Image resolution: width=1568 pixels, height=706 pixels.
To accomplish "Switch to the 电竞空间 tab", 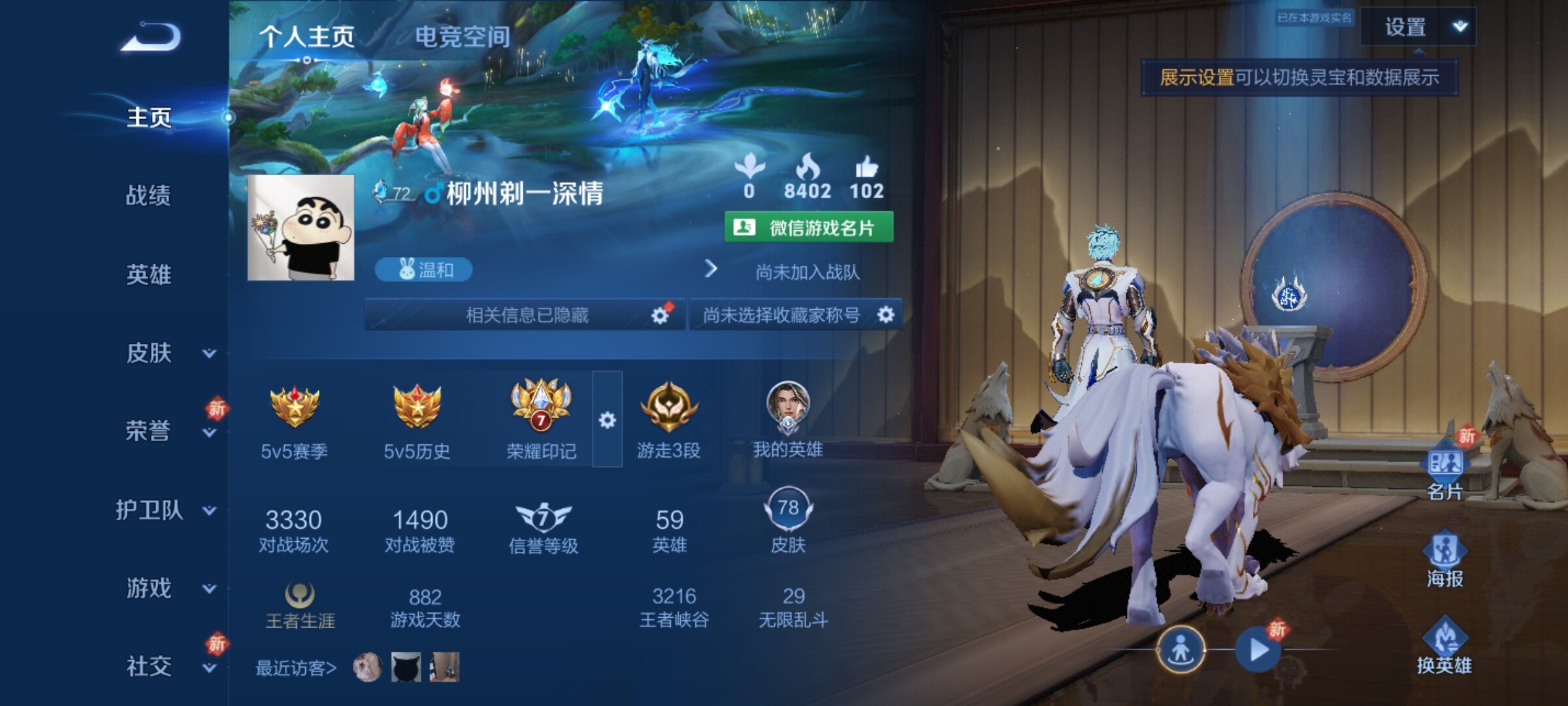I will (x=463, y=37).
